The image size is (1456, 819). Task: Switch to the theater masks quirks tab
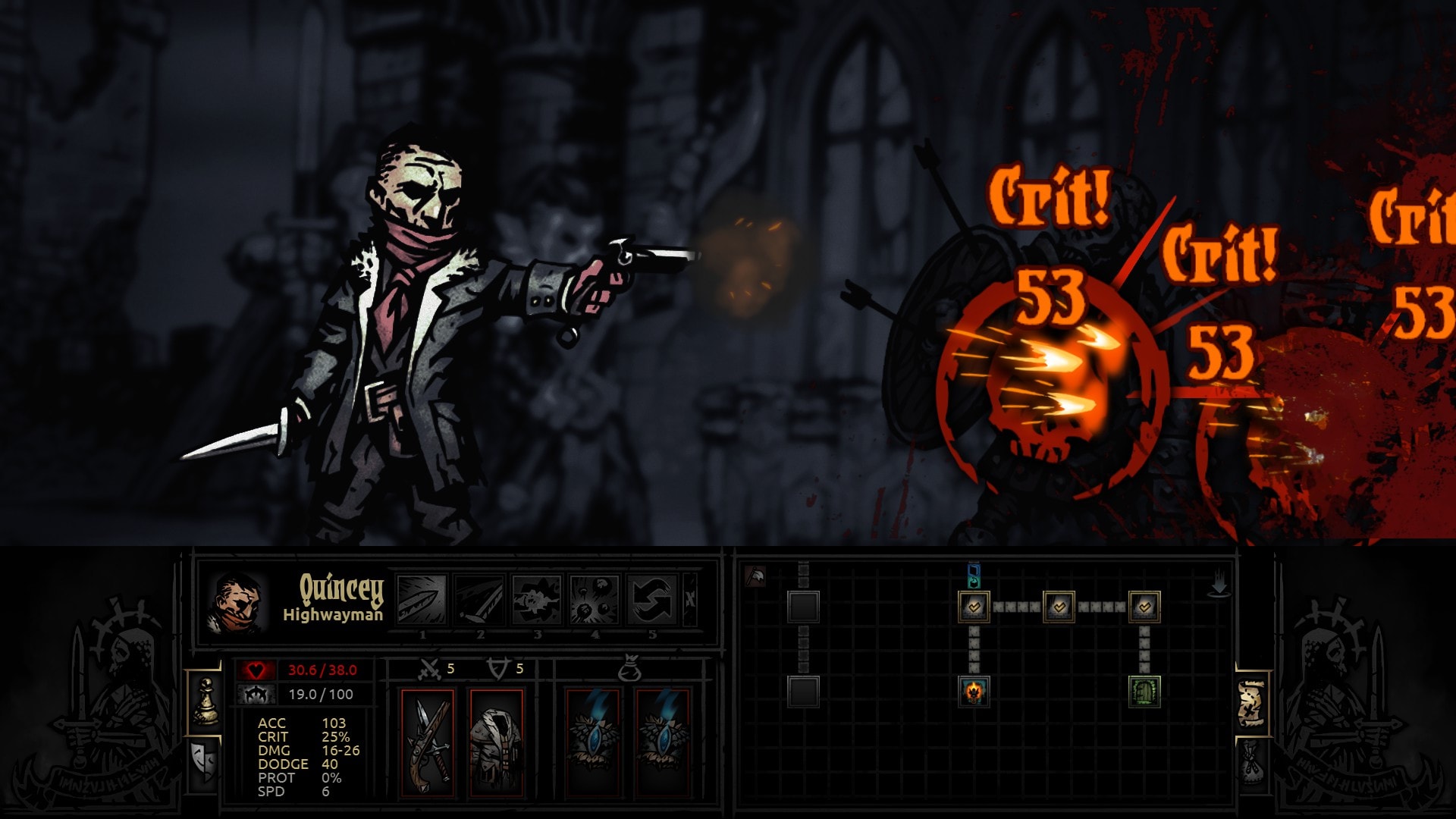205,762
